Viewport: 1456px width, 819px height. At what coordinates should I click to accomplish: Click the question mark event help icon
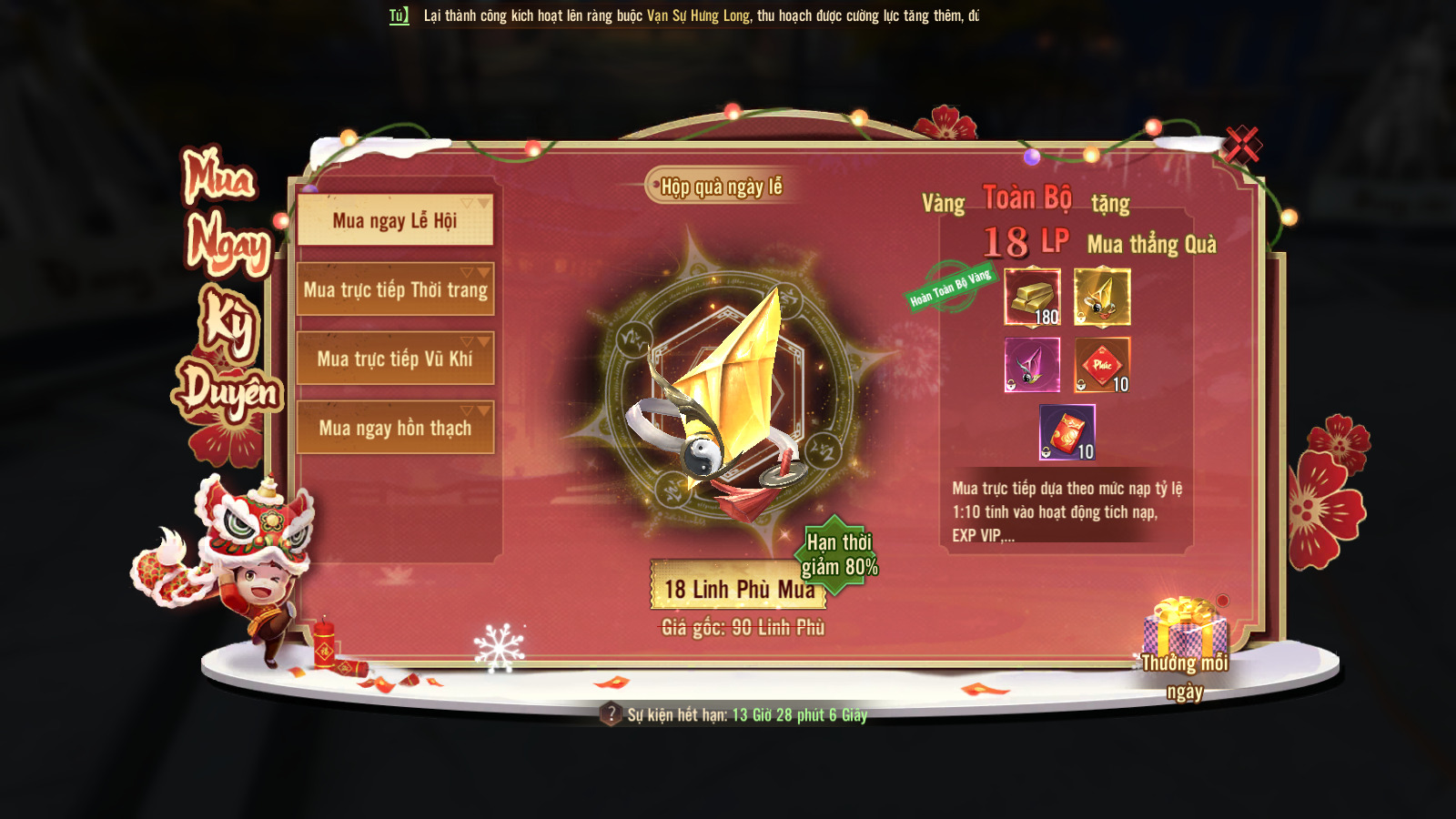pos(611,714)
